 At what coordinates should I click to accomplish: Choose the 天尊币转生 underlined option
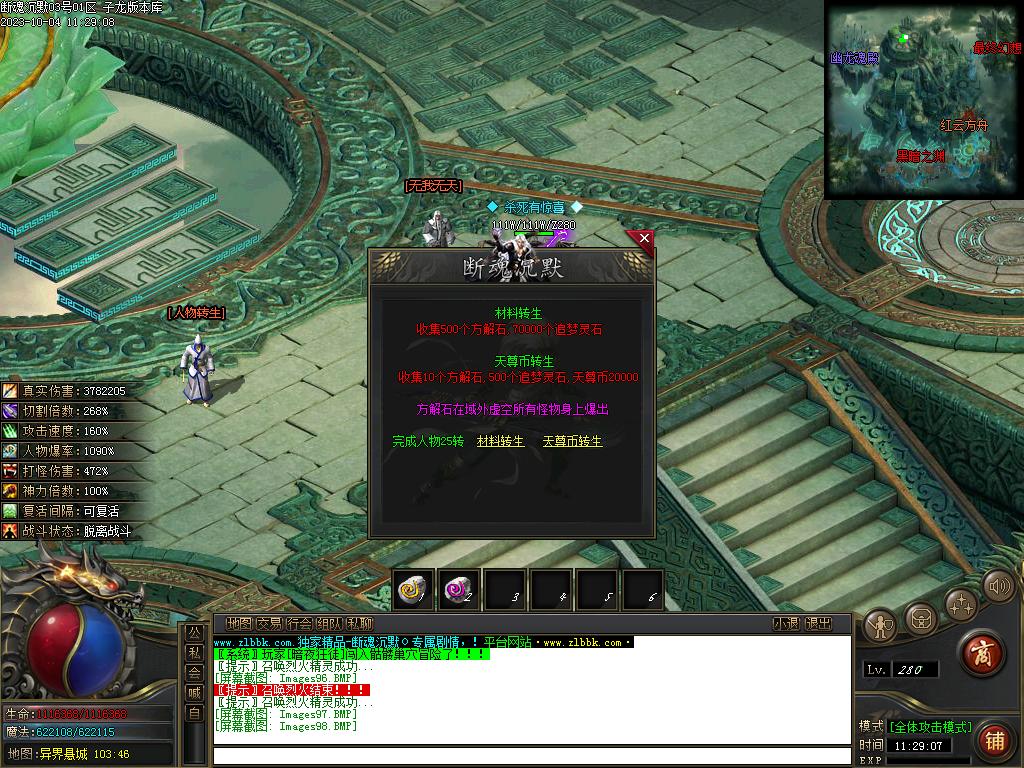pyautogui.click(x=572, y=441)
